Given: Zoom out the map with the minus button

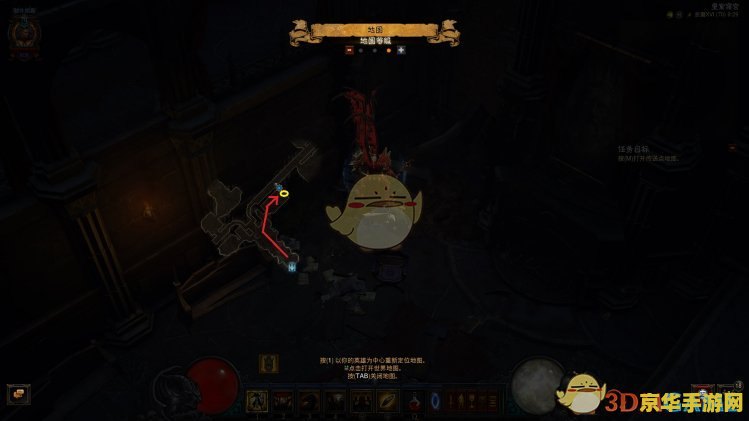Looking at the screenshot, I should [x=349, y=49].
